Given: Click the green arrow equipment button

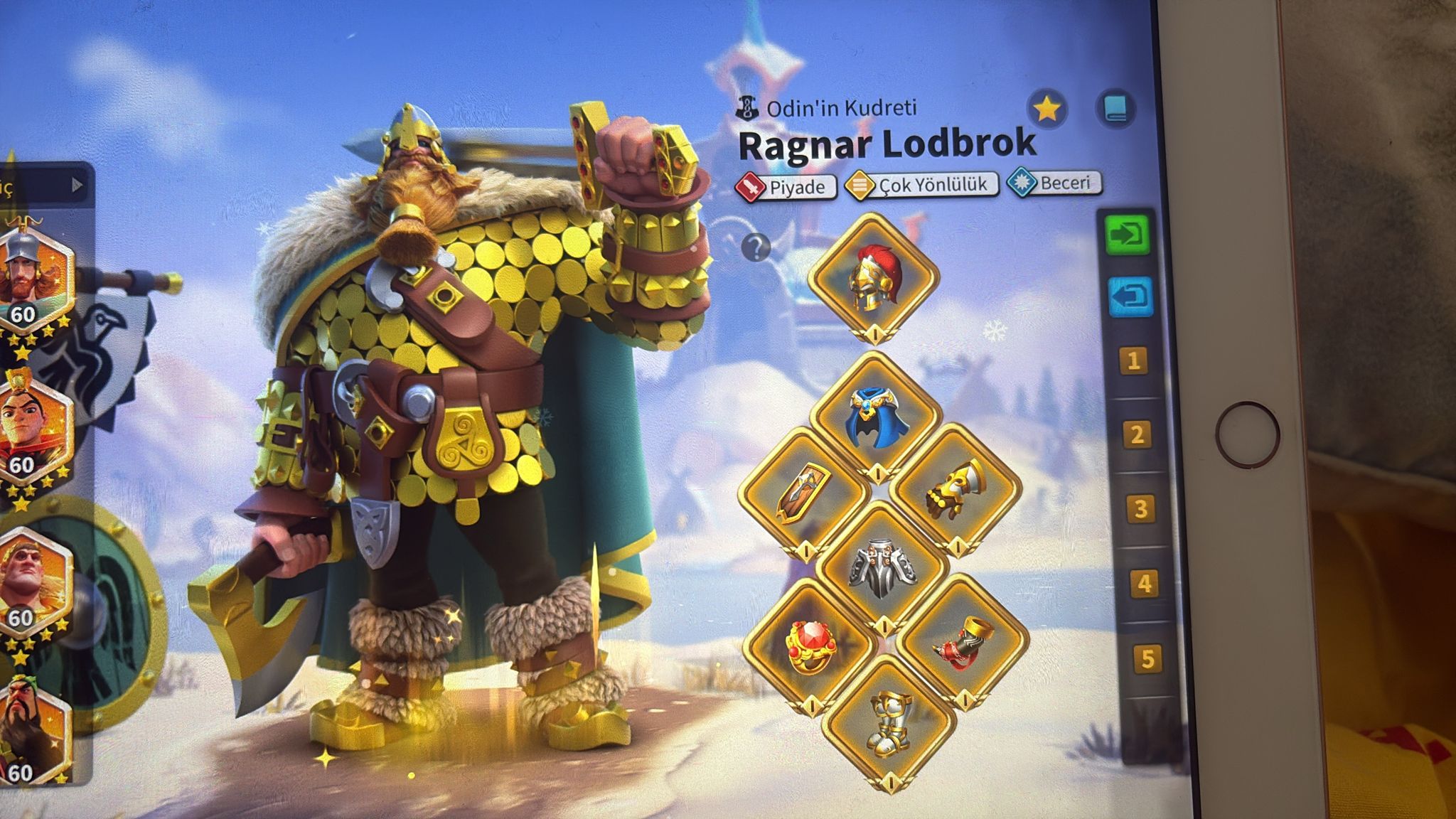Looking at the screenshot, I should 1128,232.
